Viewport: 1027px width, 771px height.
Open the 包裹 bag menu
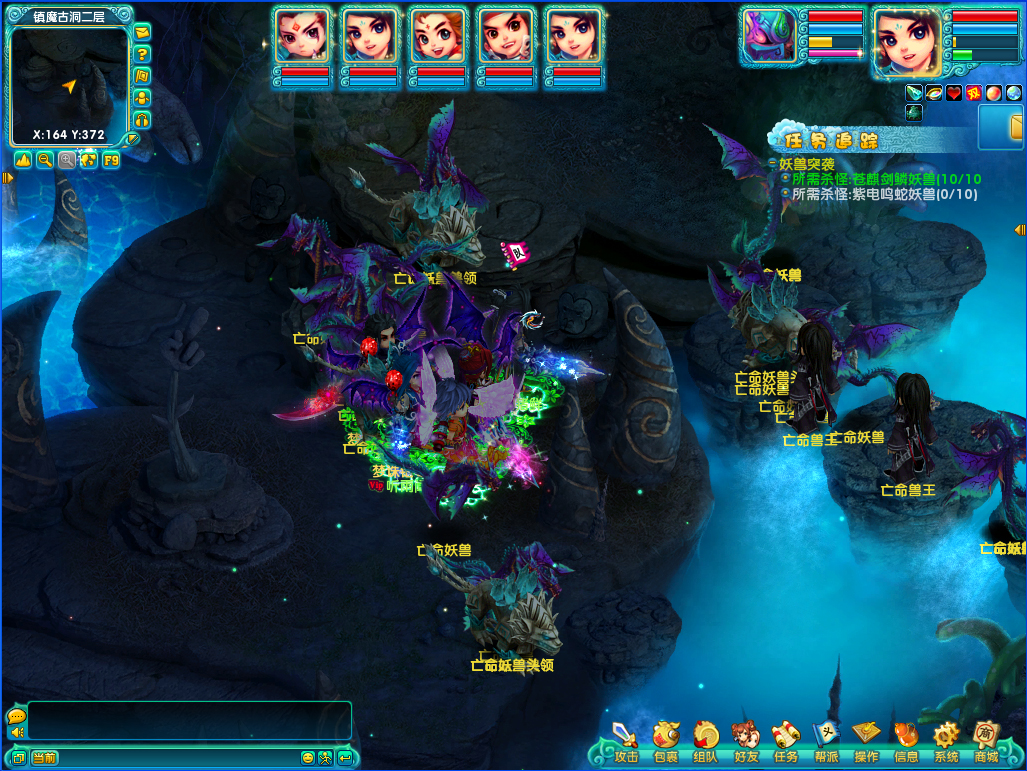point(666,739)
